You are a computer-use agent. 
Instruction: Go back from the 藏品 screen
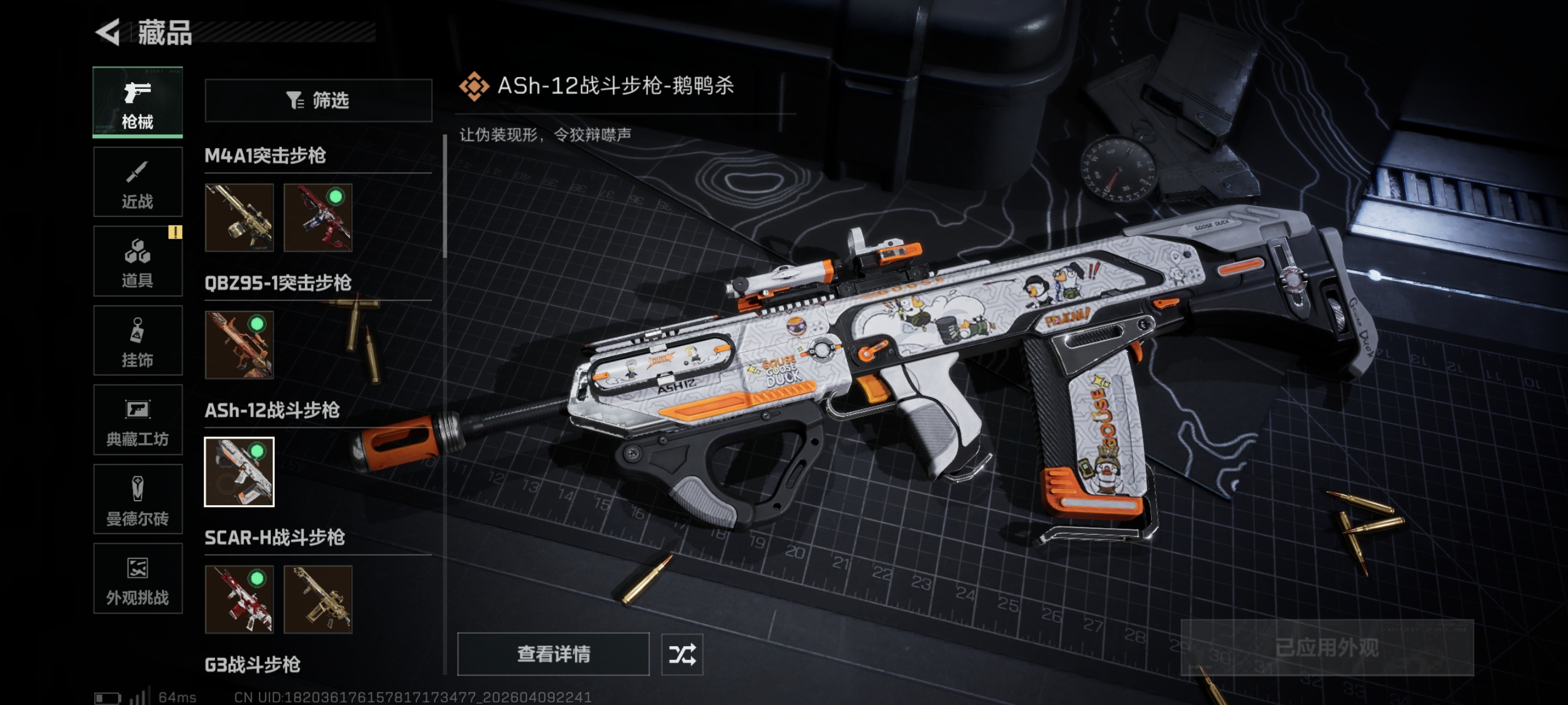109,32
